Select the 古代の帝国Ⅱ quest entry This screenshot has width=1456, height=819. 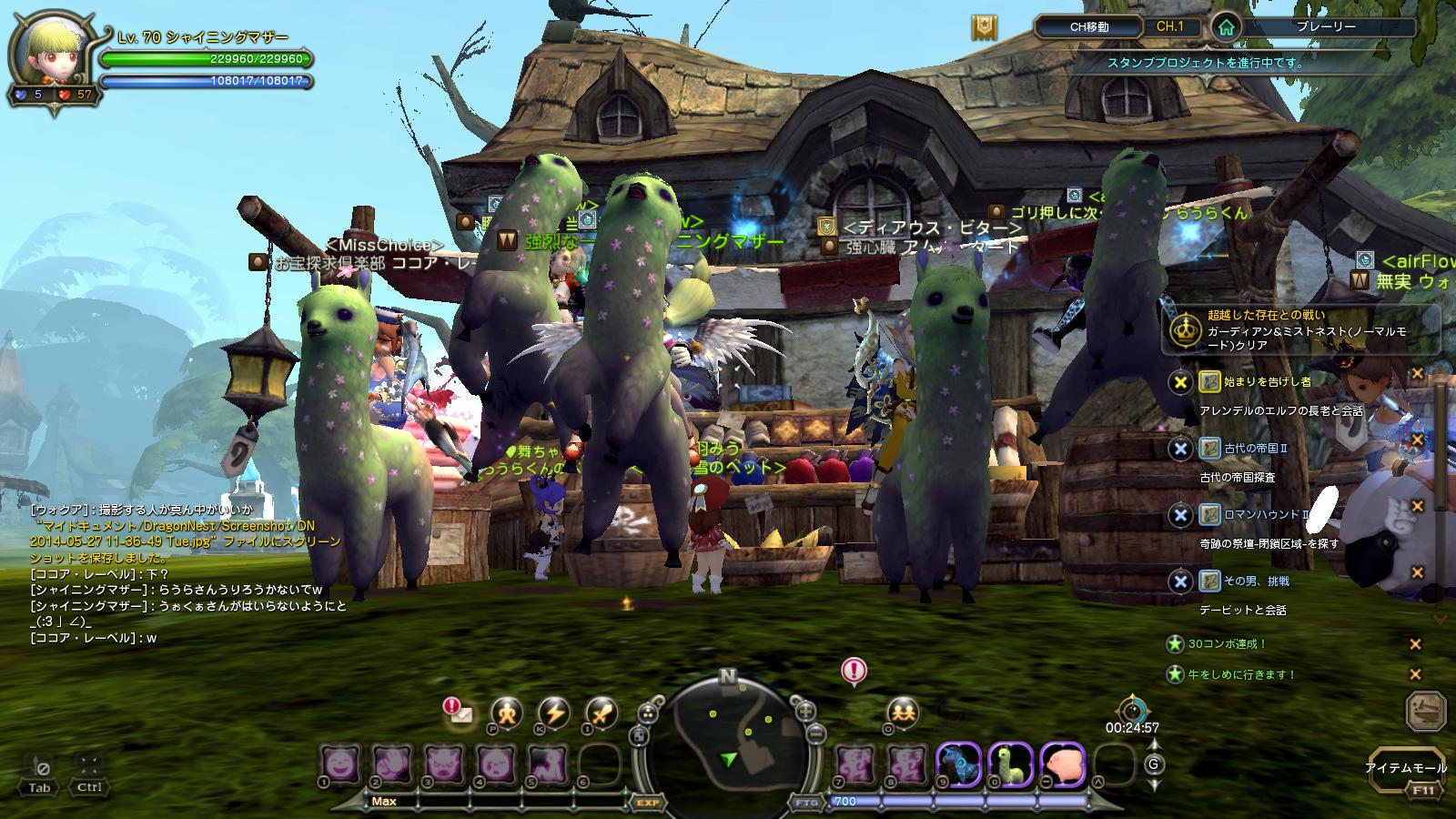1256,448
